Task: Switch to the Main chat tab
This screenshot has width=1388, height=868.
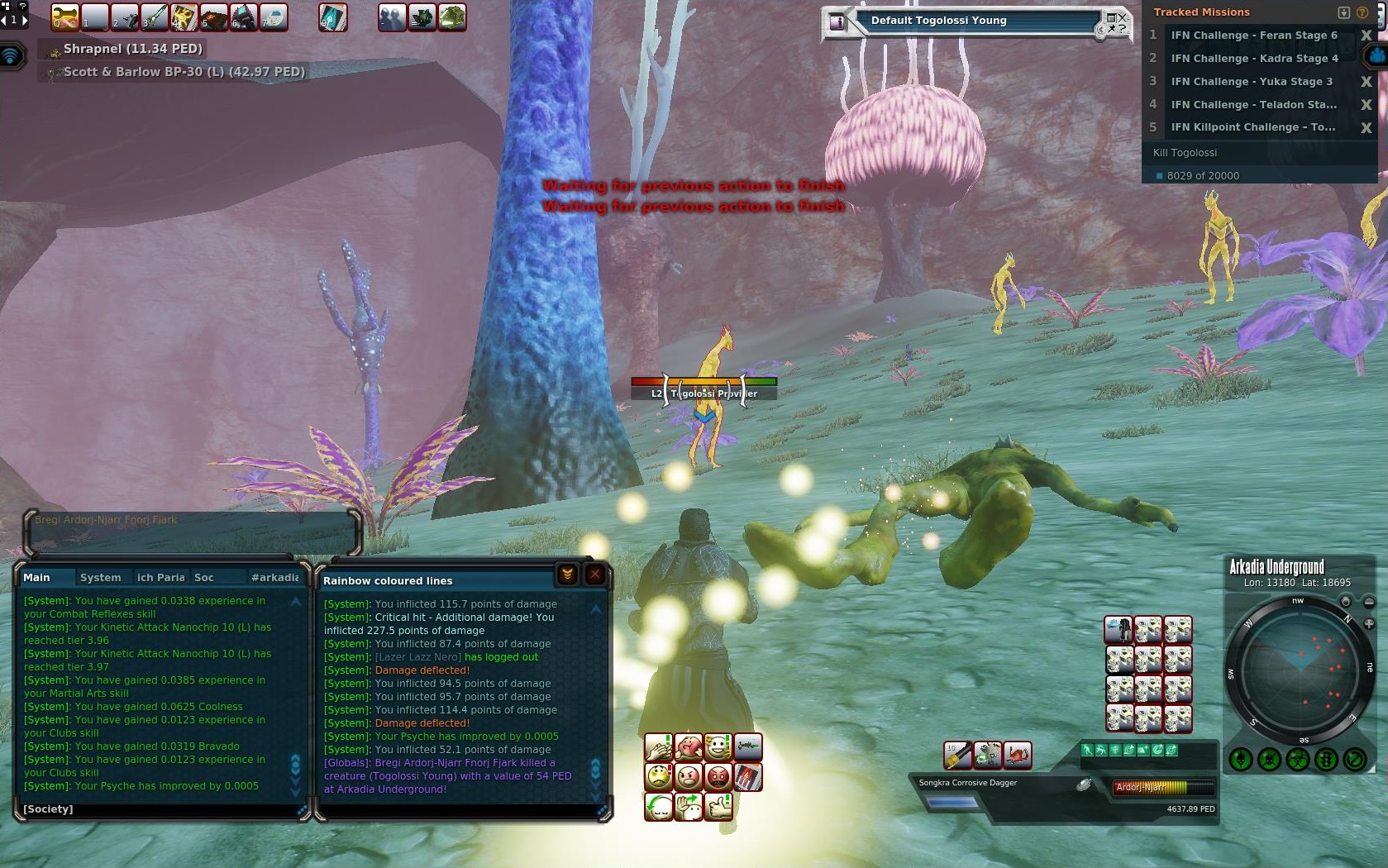Action: [36, 578]
